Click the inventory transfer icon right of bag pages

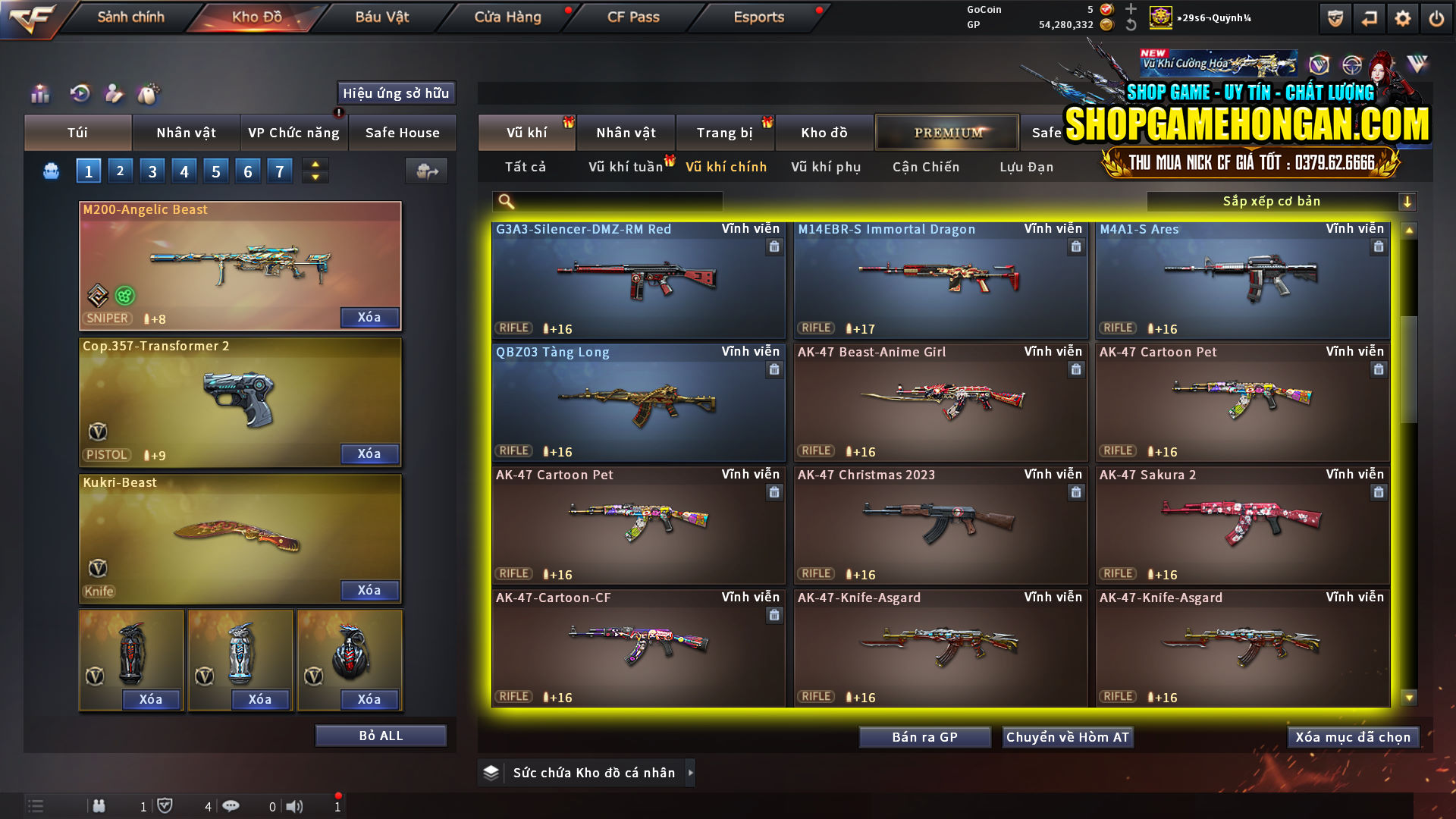[426, 171]
